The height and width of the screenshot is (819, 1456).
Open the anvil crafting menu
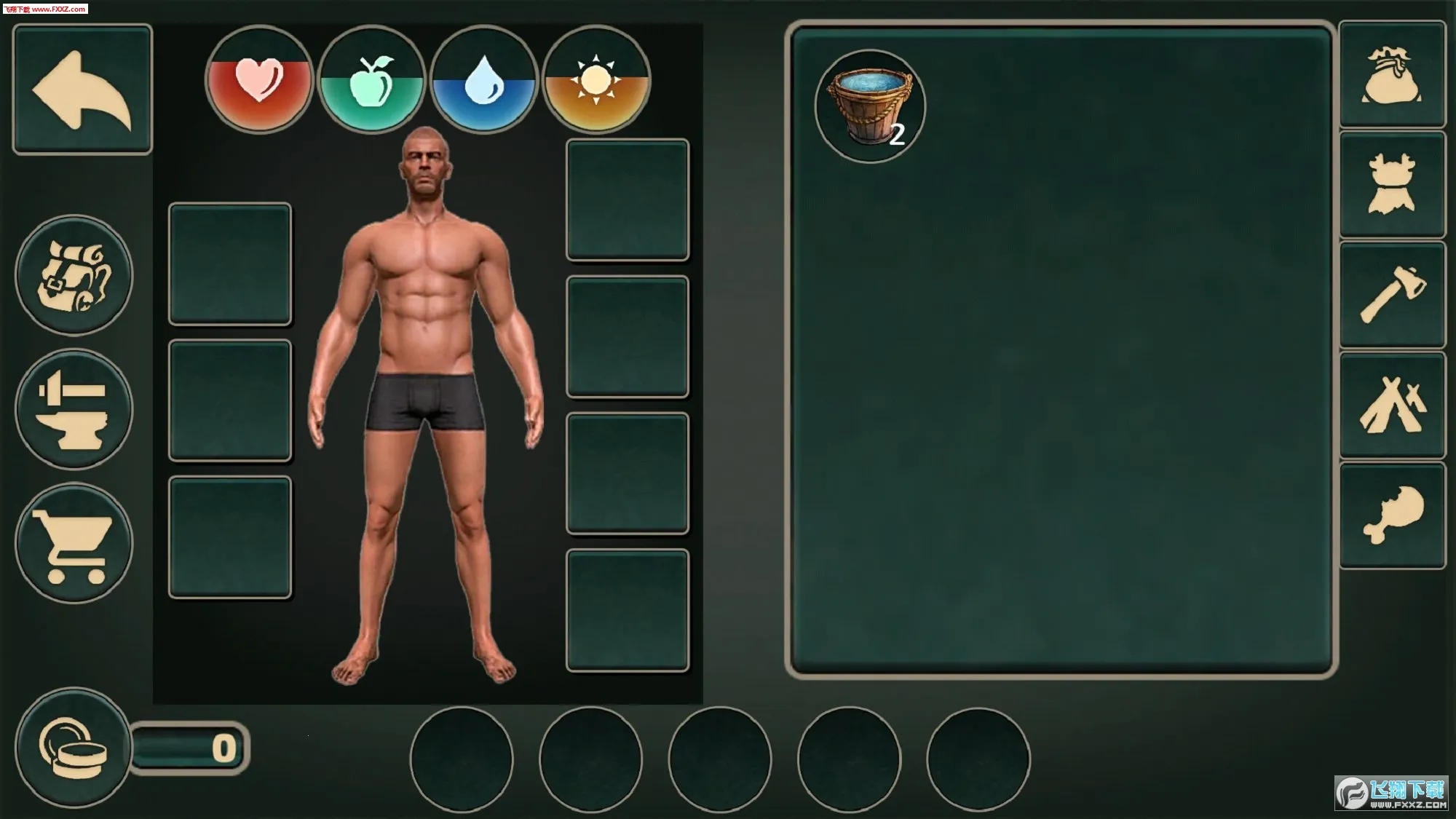[x=74, y=409]
